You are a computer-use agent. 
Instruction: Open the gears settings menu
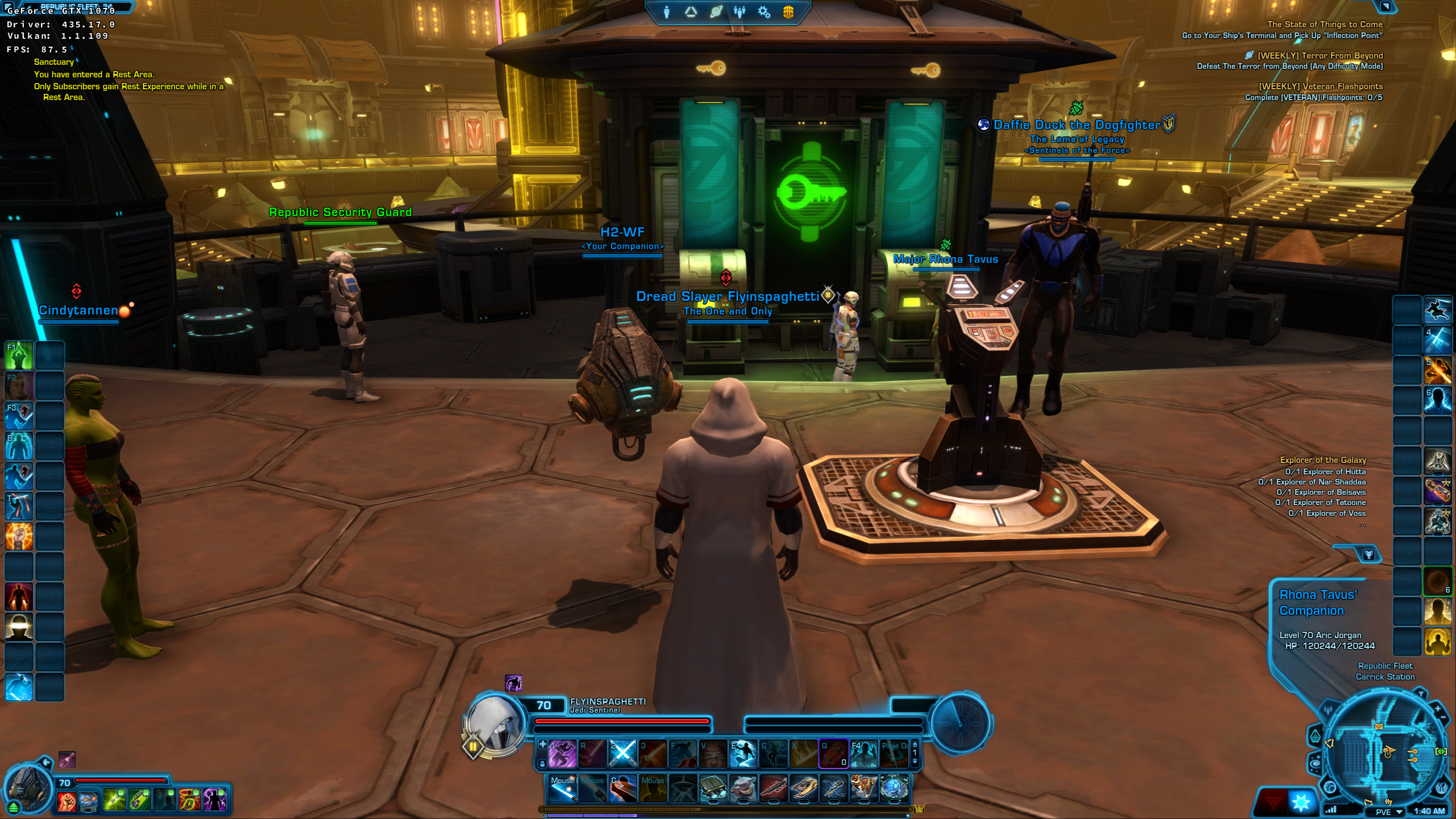pyautogui.click(x=764, y=11)
